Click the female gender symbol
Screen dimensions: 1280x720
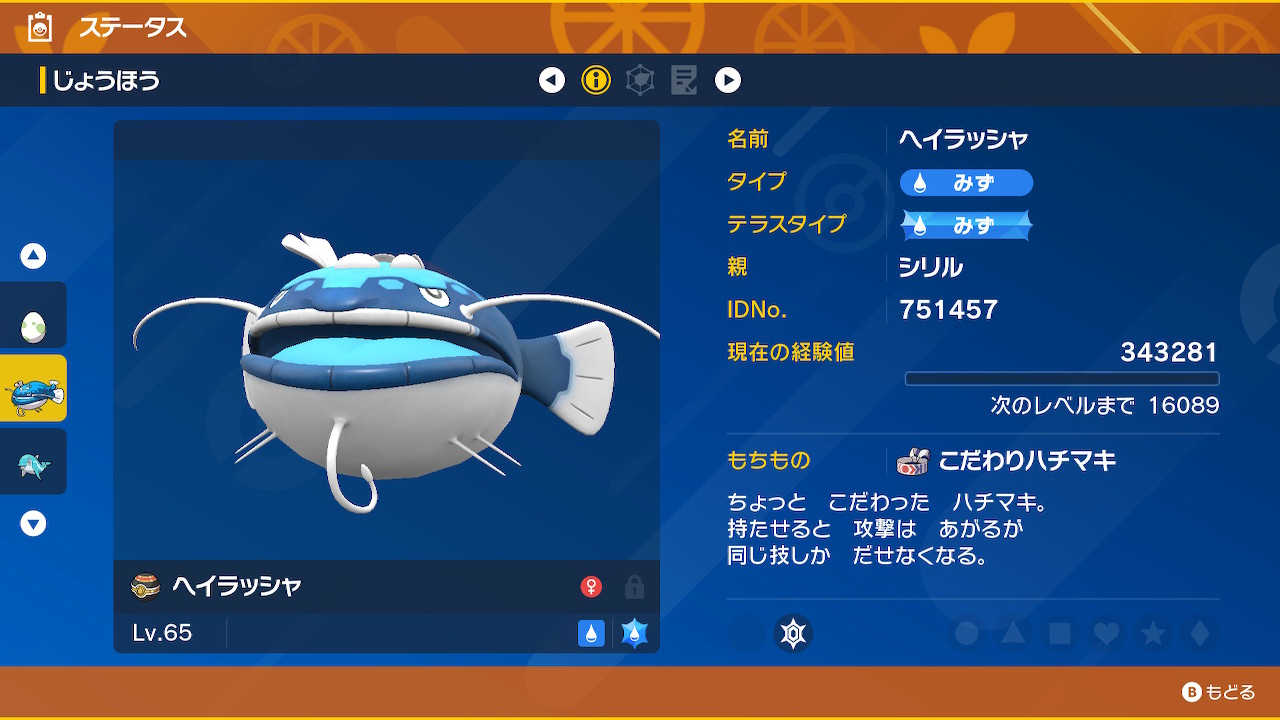click(594, 586)
